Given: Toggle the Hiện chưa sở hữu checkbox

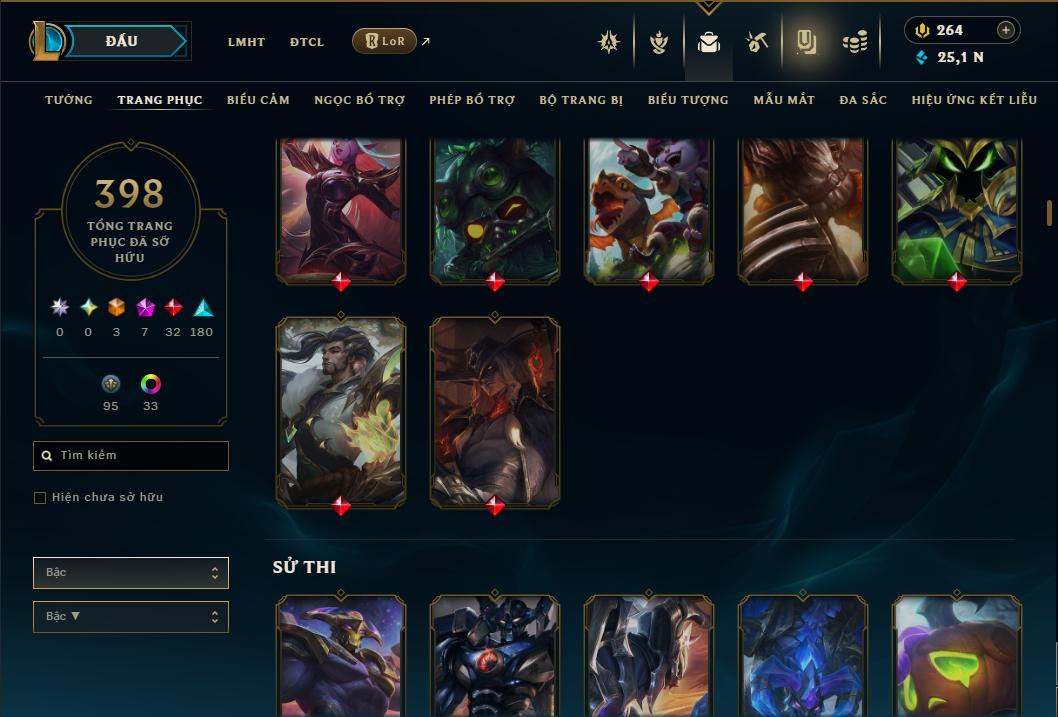Looking at the screenshot, I should tap(40, 498).
